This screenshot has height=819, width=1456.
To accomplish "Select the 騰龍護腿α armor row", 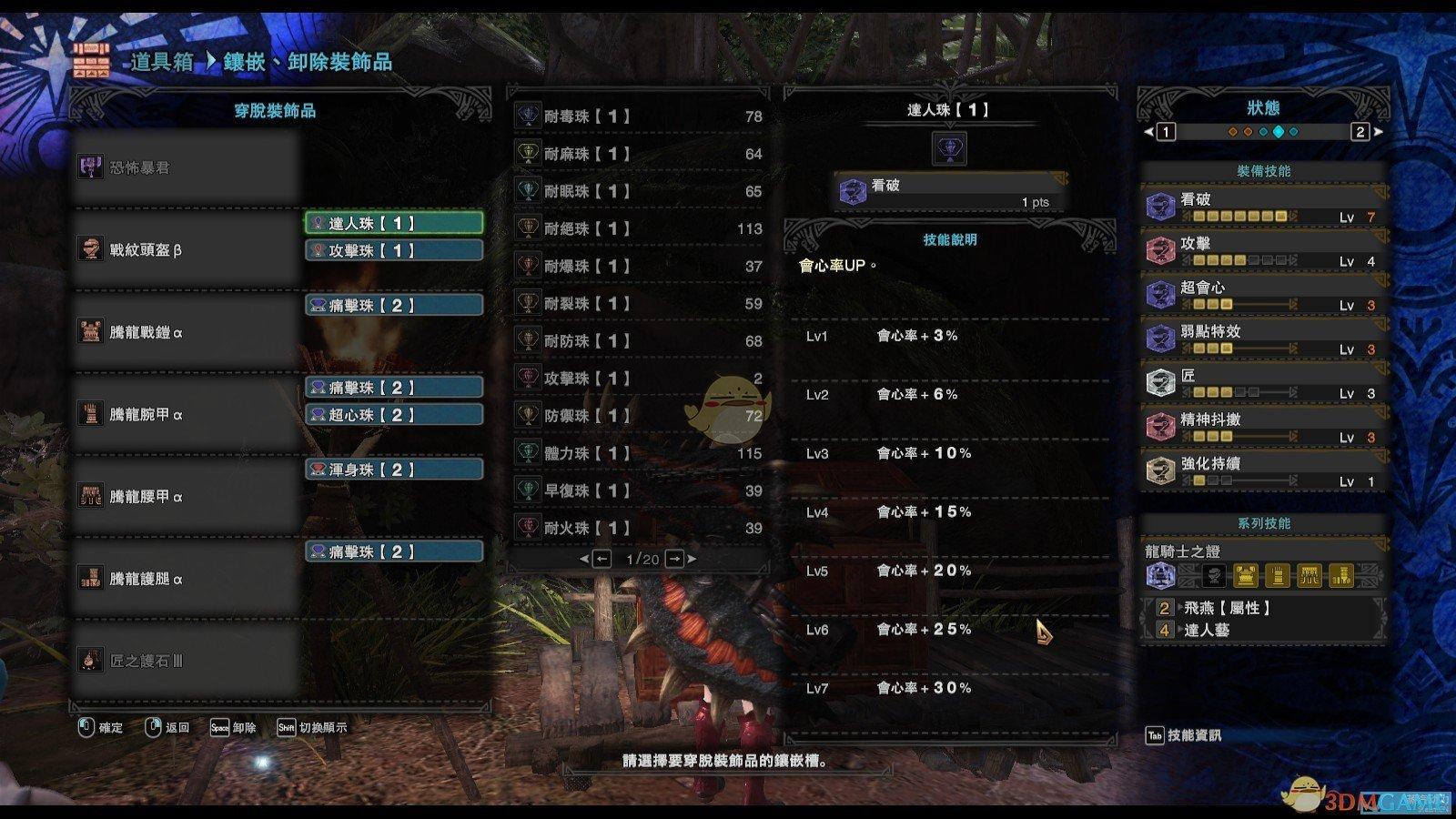I will pyautogui.click(x=187, y=579).
